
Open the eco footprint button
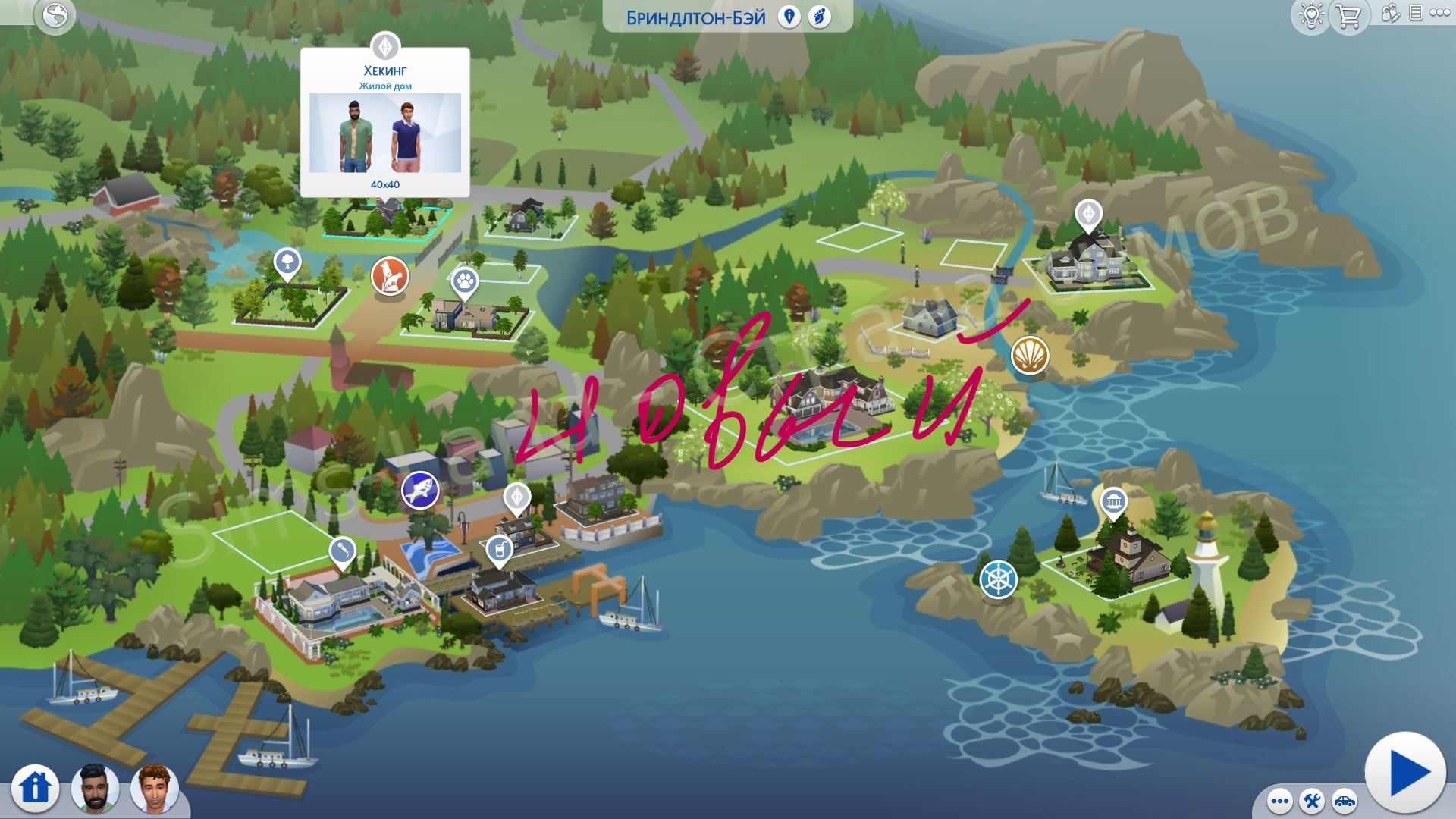pos(820,17)
